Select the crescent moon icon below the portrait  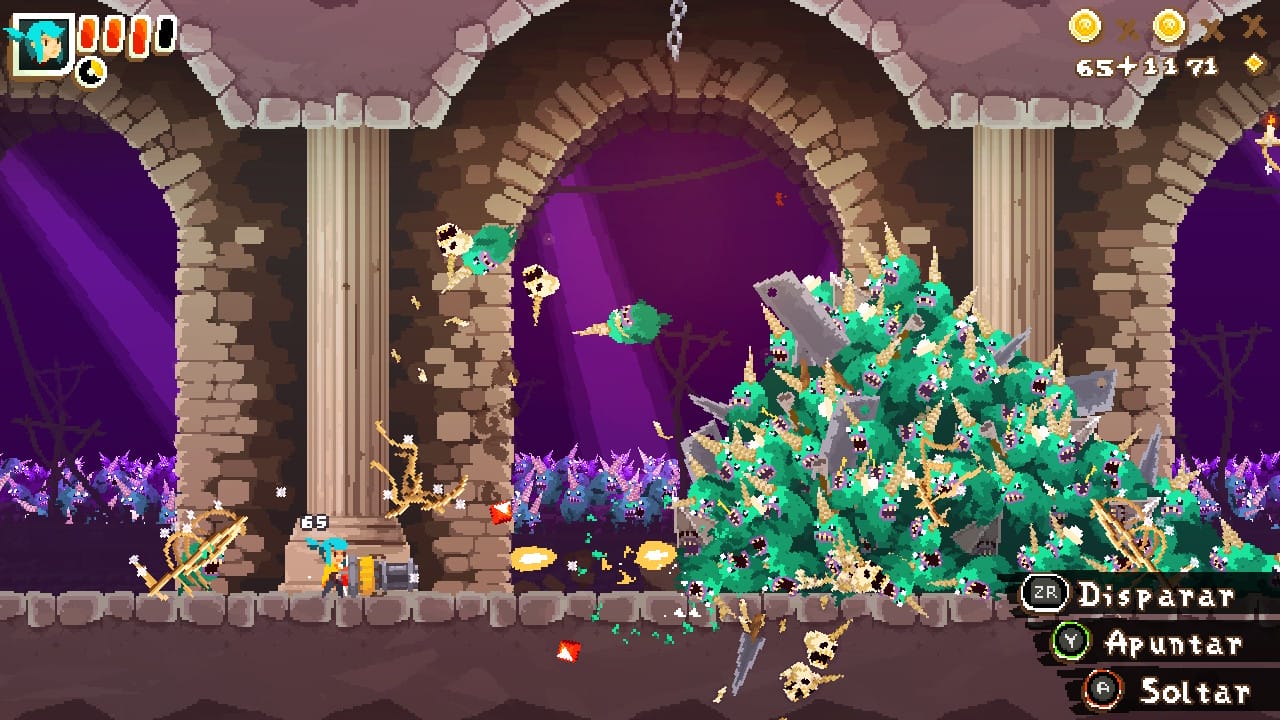pos(91,71)
